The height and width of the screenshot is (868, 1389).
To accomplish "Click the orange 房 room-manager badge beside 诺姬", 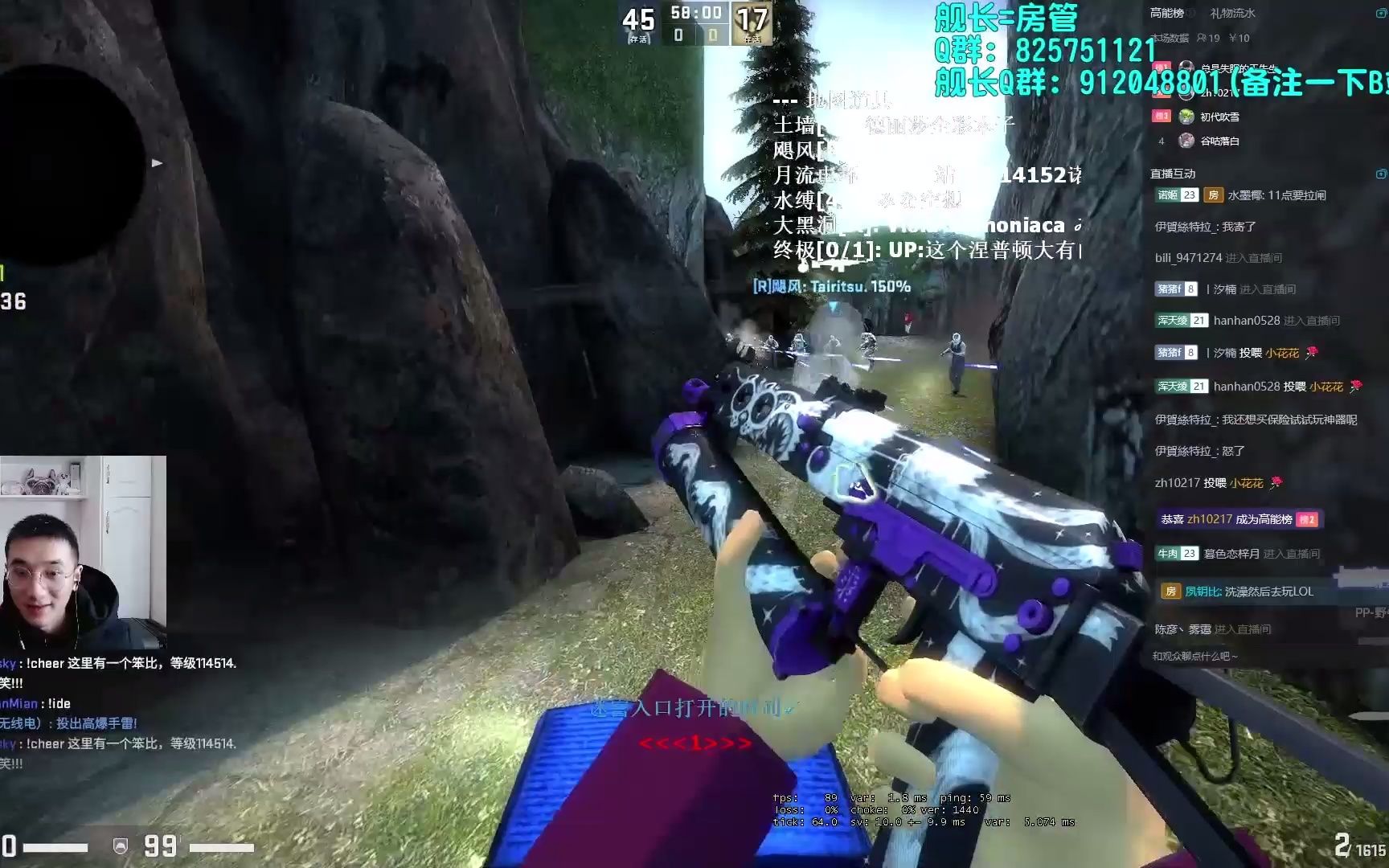I will click(1213, 195).
